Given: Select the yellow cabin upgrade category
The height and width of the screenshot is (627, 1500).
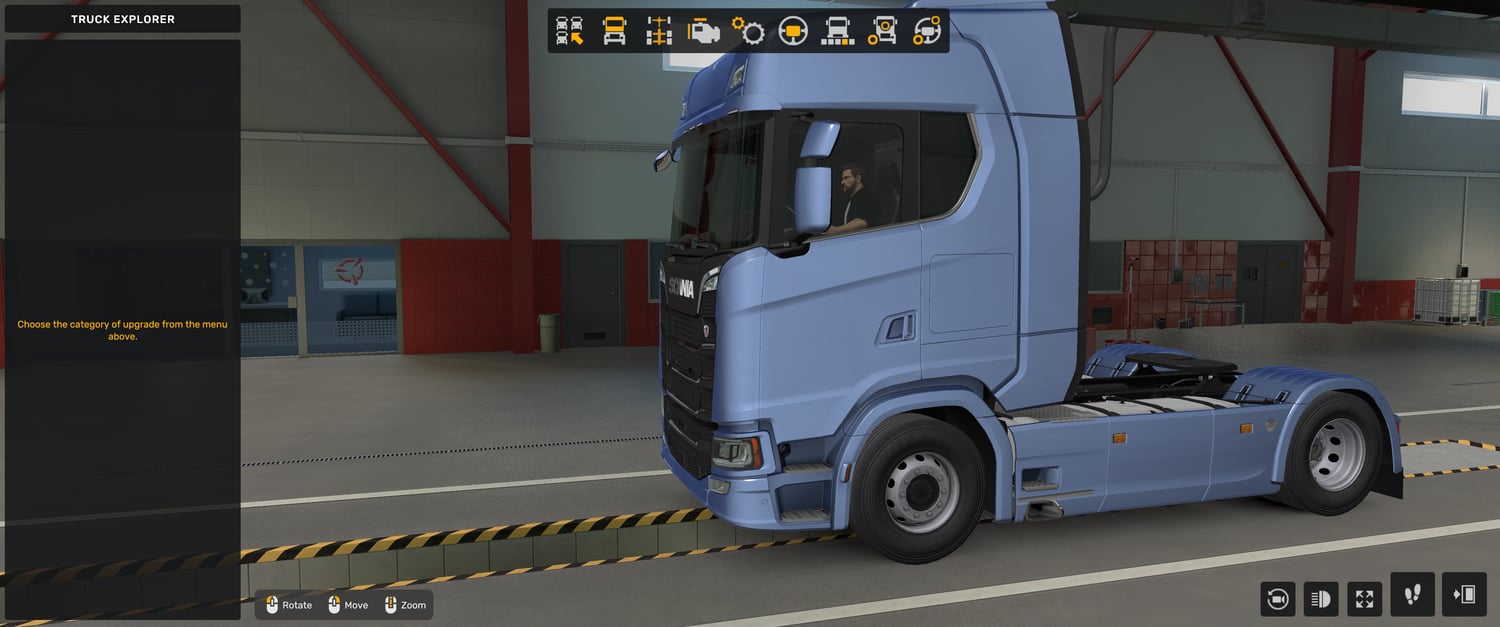Looking at the screenshot, I should coord(614,31).
